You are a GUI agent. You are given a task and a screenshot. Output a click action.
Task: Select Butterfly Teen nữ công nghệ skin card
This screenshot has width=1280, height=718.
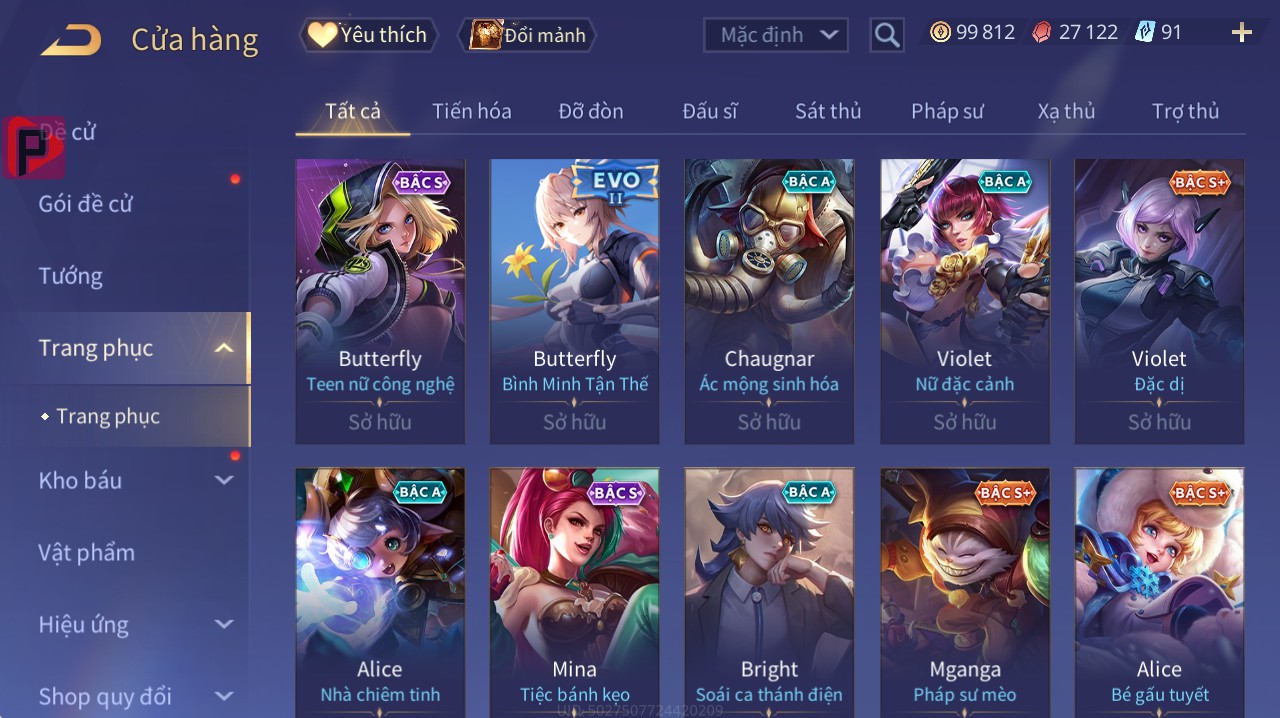point(380,301)
